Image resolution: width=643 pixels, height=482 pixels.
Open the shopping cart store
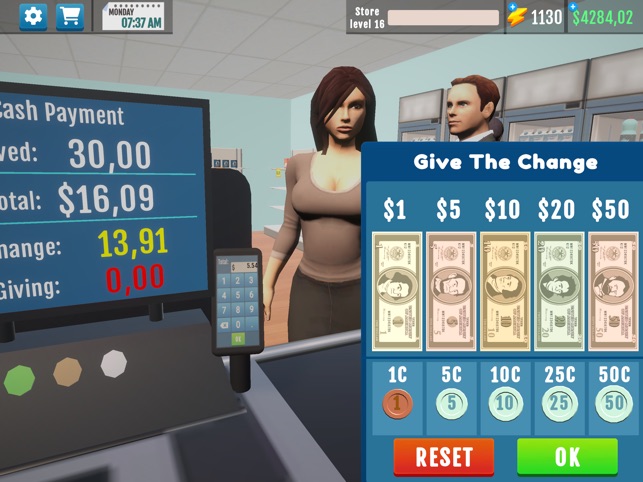70,17
